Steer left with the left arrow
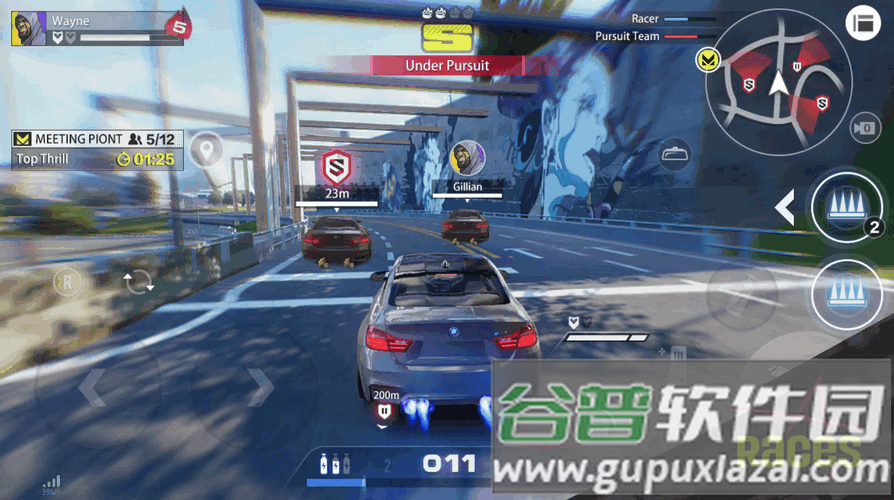 (x=91, y=388)
